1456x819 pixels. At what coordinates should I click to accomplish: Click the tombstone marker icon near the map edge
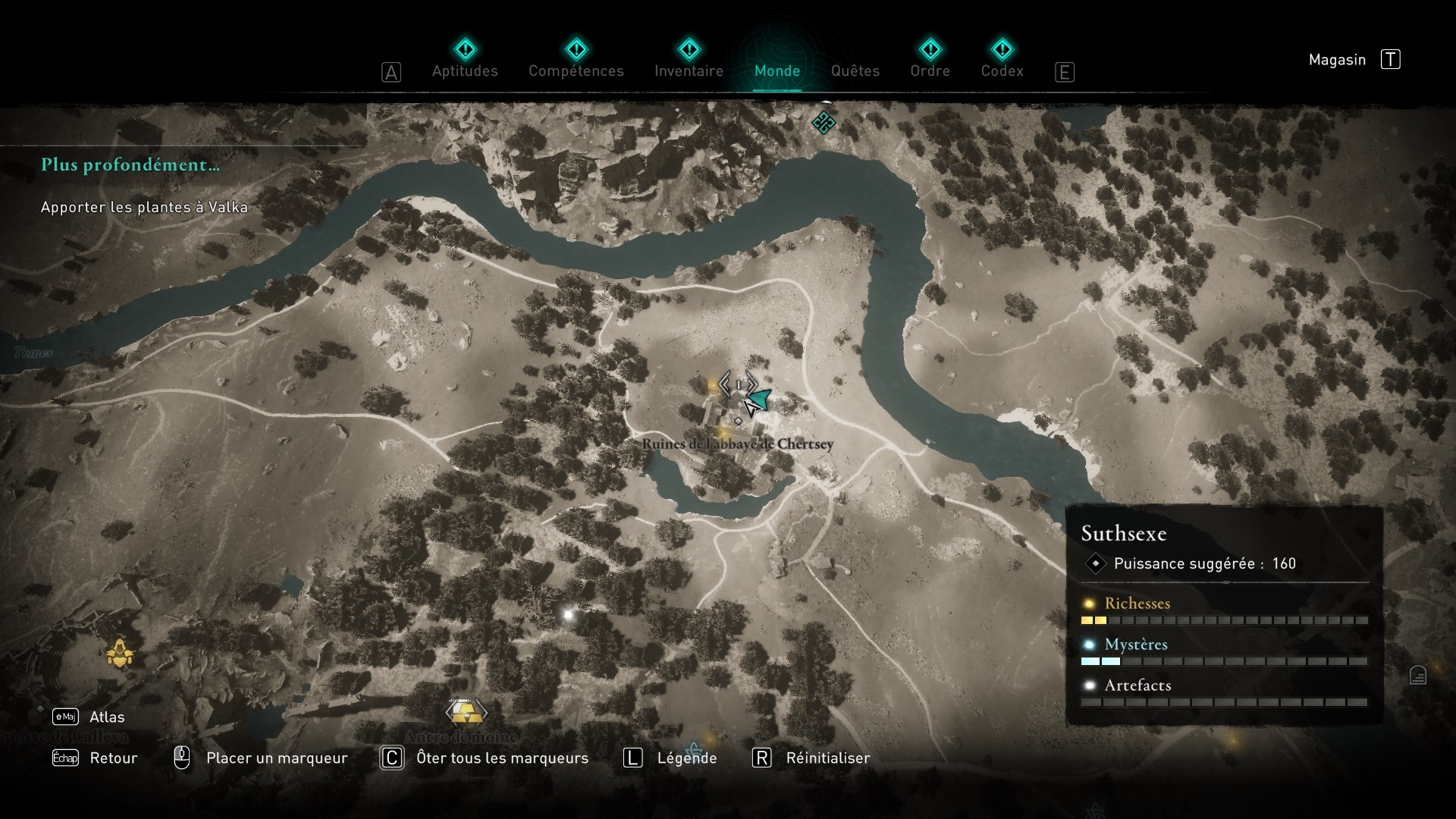point(1418,675)
